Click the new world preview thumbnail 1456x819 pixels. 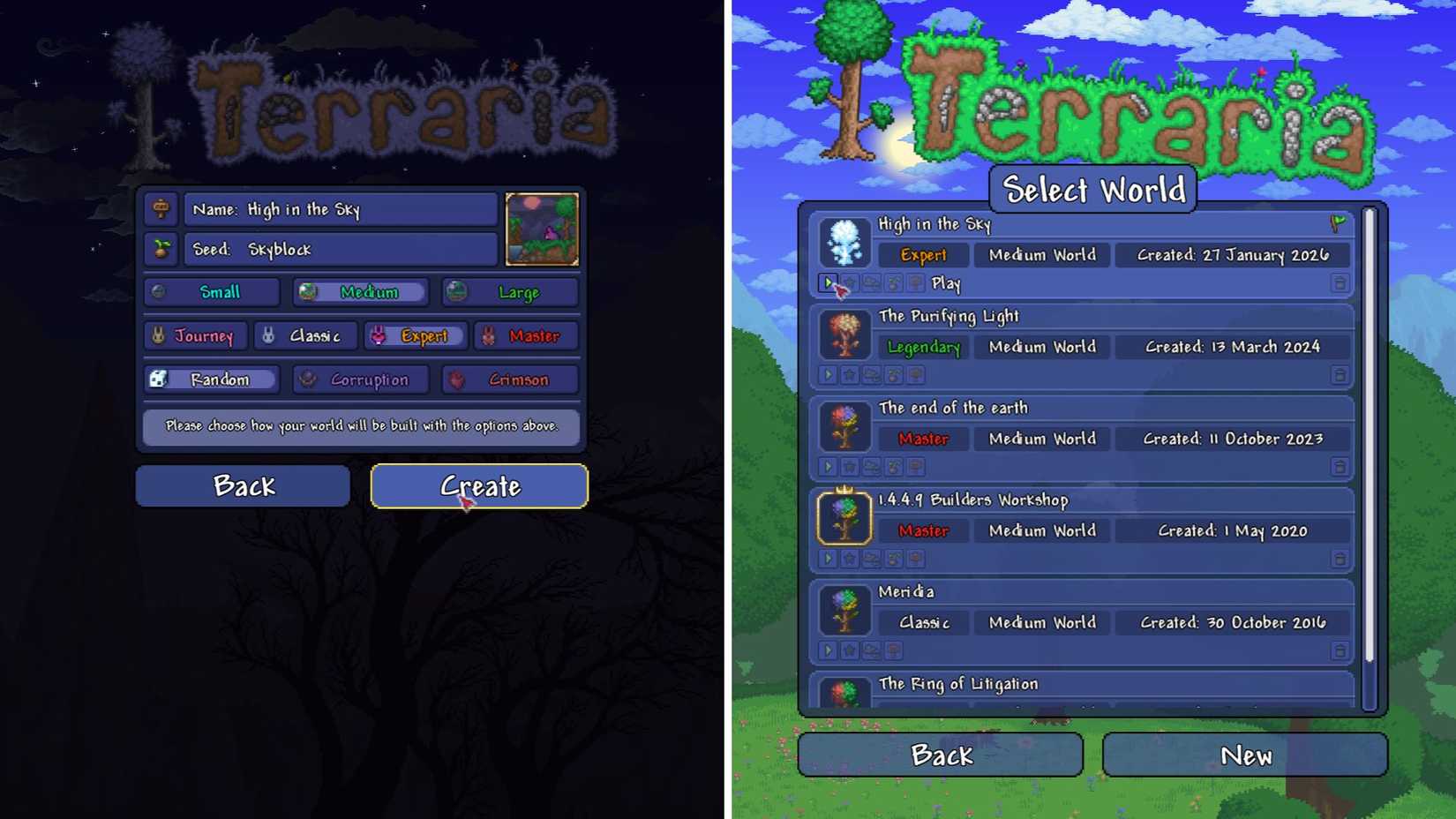pyautogui.click(x=542, y=229)
